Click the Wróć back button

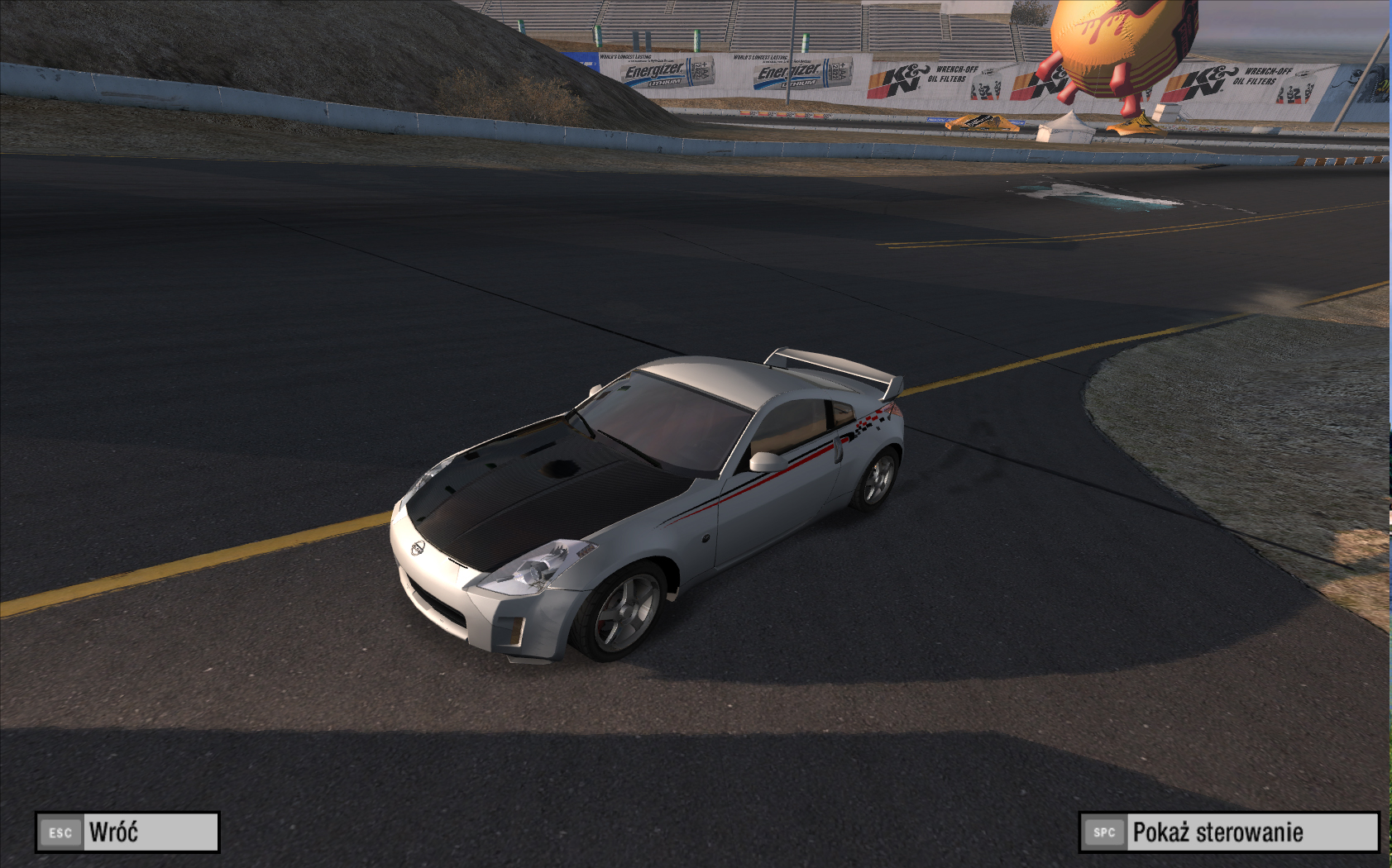click(x=127, y=832)
